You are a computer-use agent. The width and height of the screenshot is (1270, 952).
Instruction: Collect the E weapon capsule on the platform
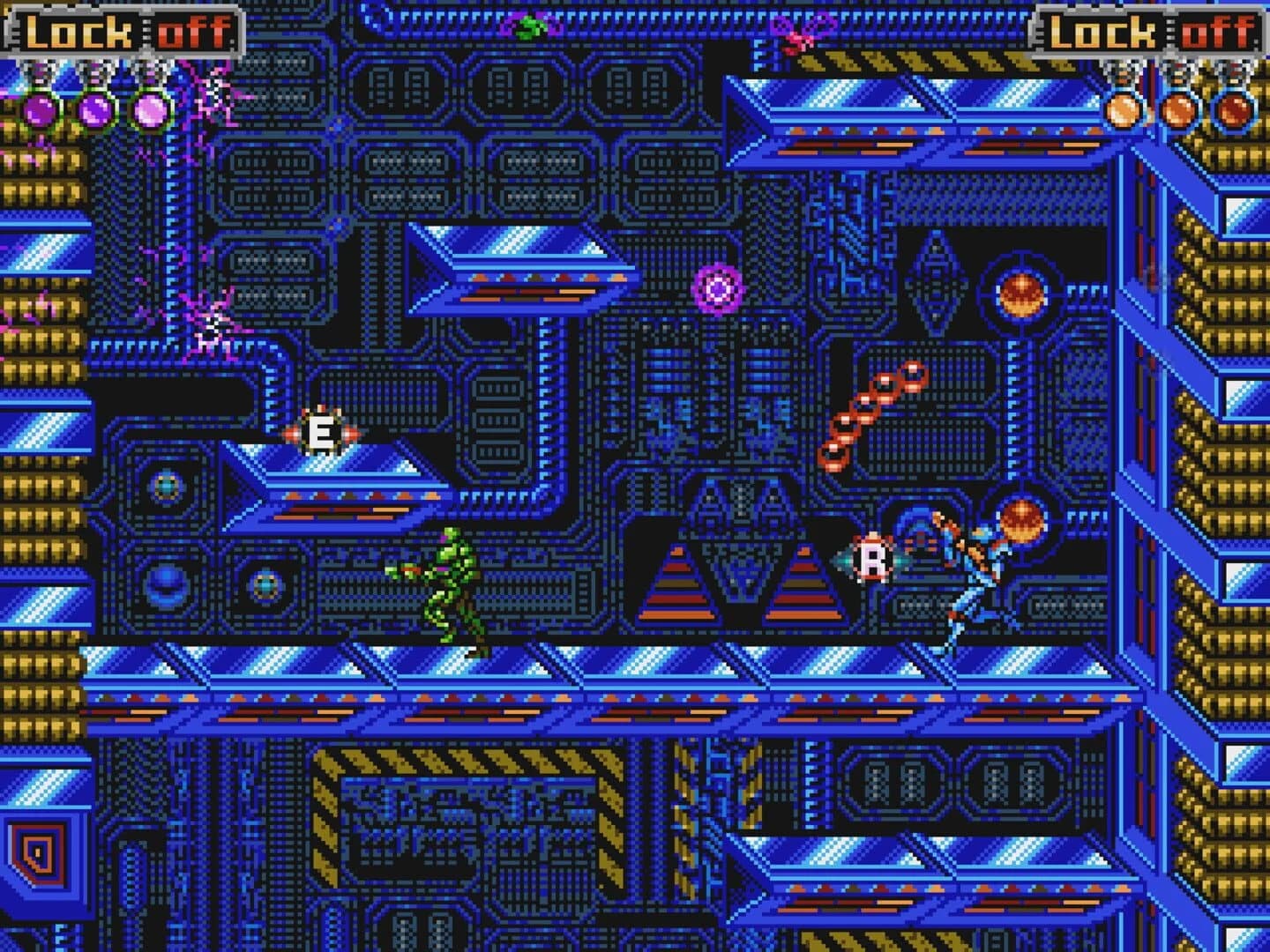point(322,432)
